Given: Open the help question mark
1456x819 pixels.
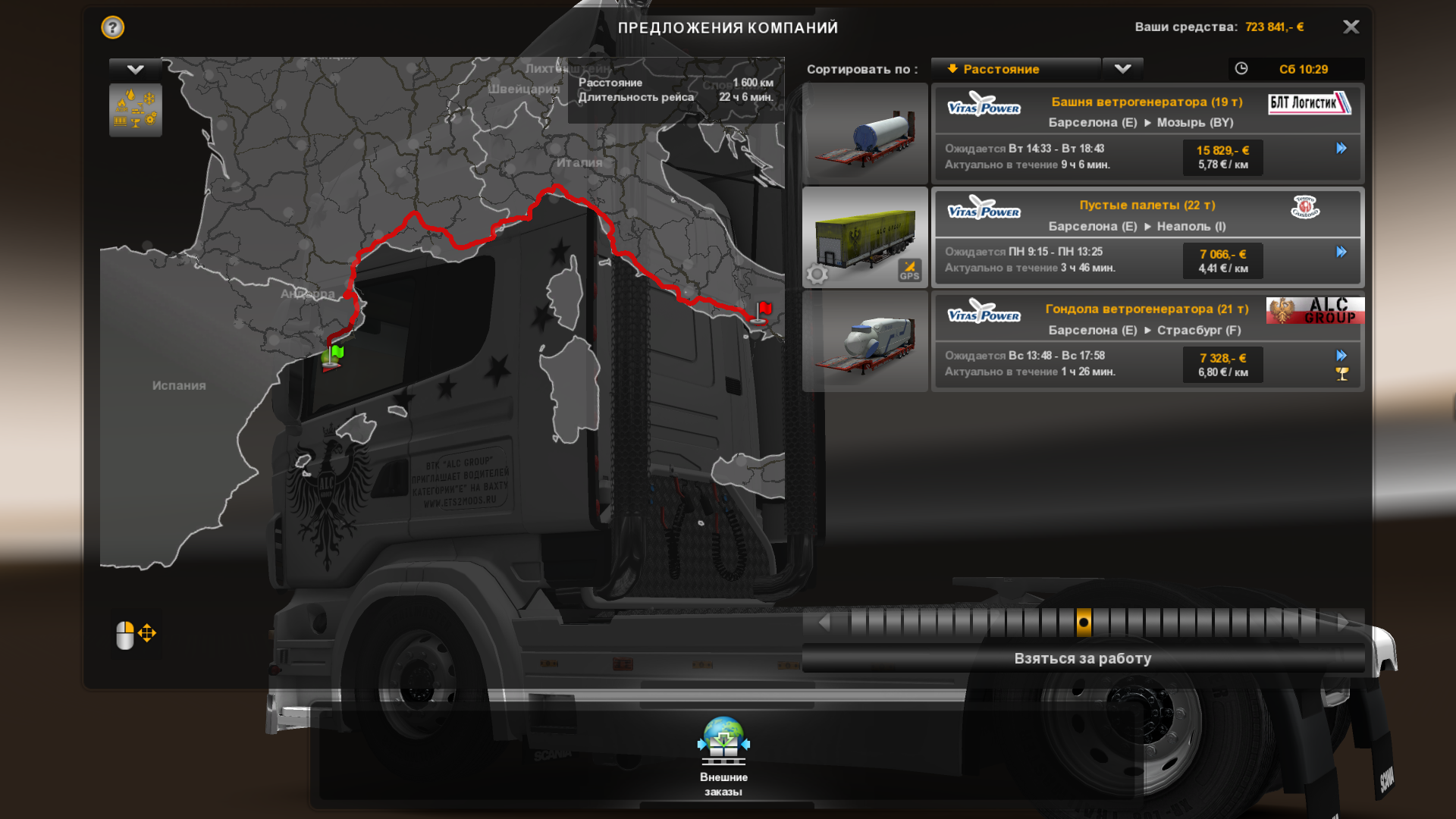Looking at the screenshot, I should coord(113,28).
